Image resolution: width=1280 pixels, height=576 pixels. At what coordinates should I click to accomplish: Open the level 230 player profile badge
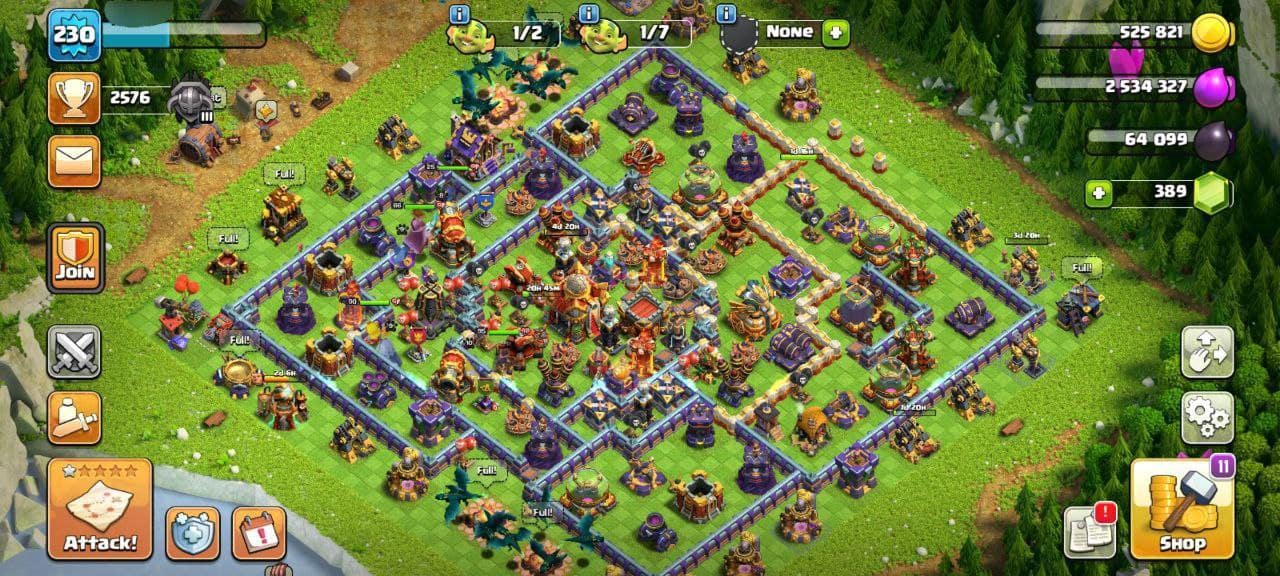point(74,35)
